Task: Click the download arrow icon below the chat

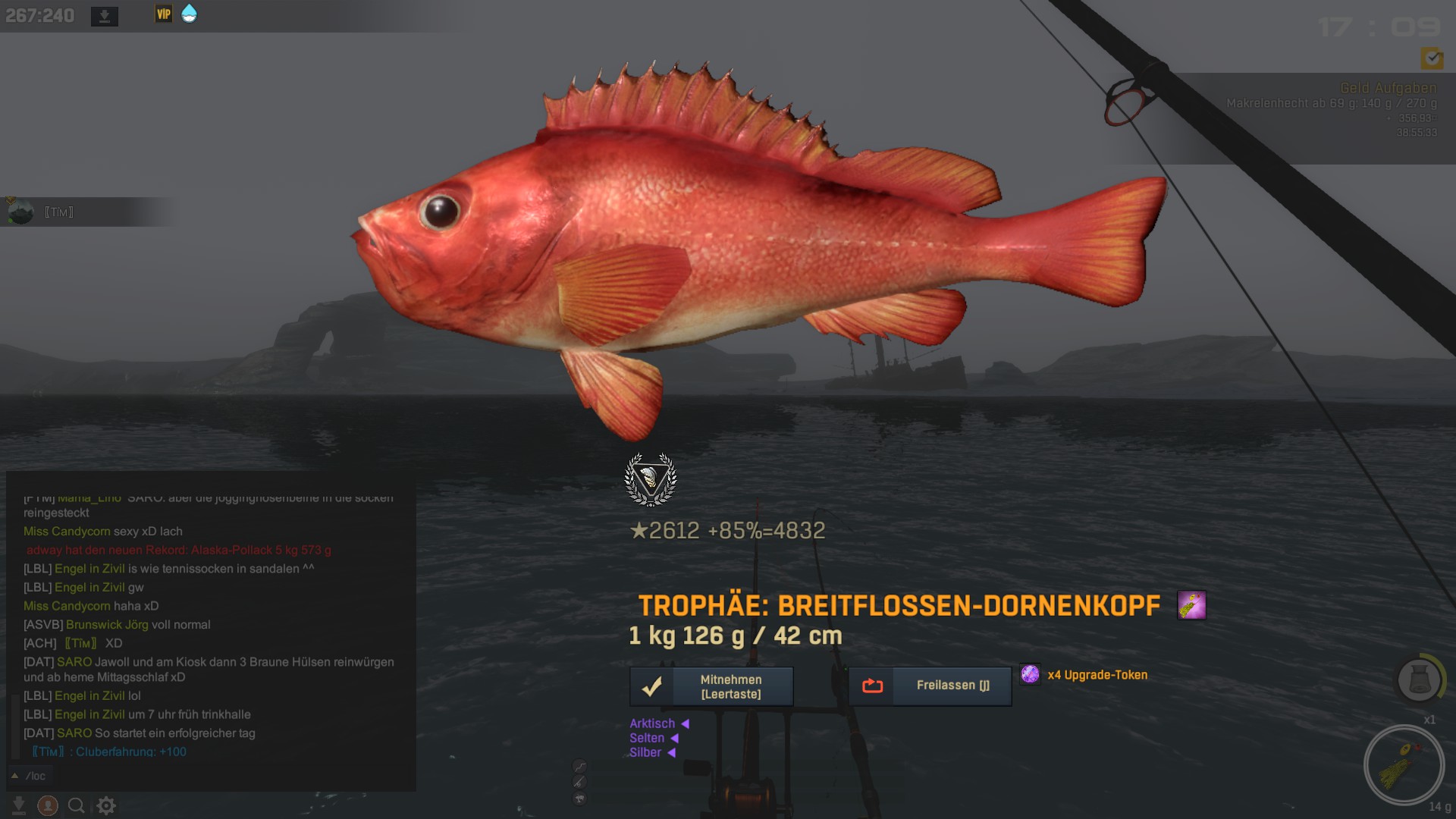Action: click(x=19, y=805)
